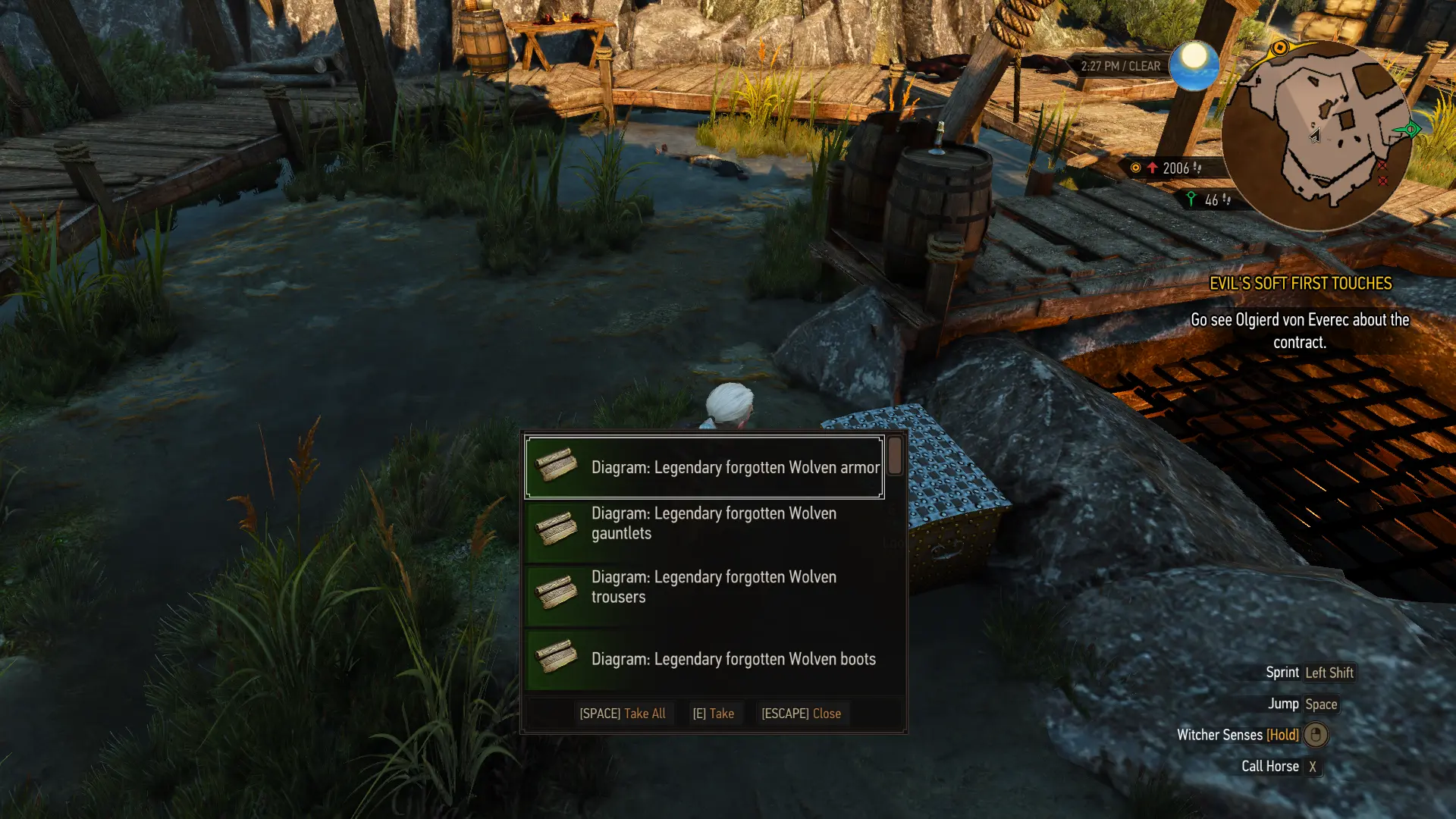Close the loot window
The width and height of the screenshot is (1456, 819).
801,714
